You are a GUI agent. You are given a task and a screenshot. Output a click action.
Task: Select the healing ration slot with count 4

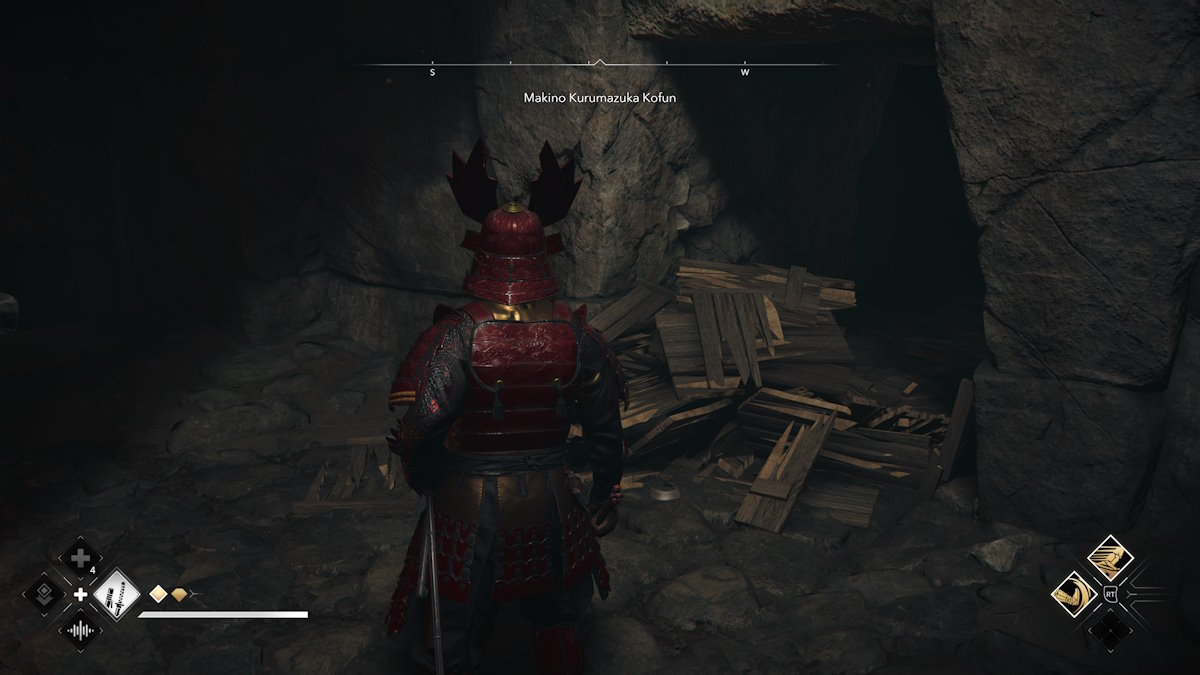pyautogui.click(x=80, y=559)
